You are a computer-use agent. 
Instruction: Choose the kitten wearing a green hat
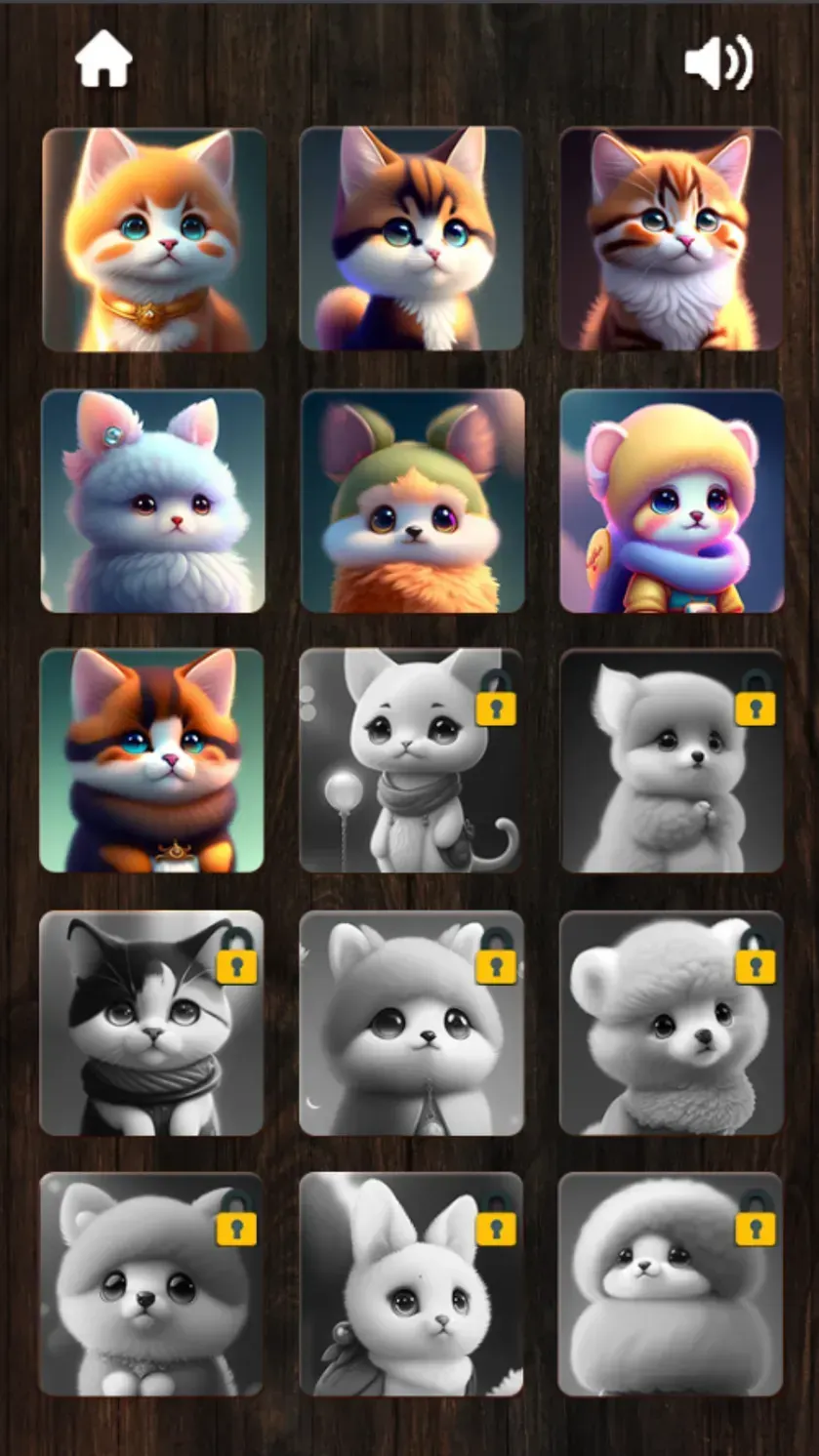pyautogui.click(x=412, y=501)
